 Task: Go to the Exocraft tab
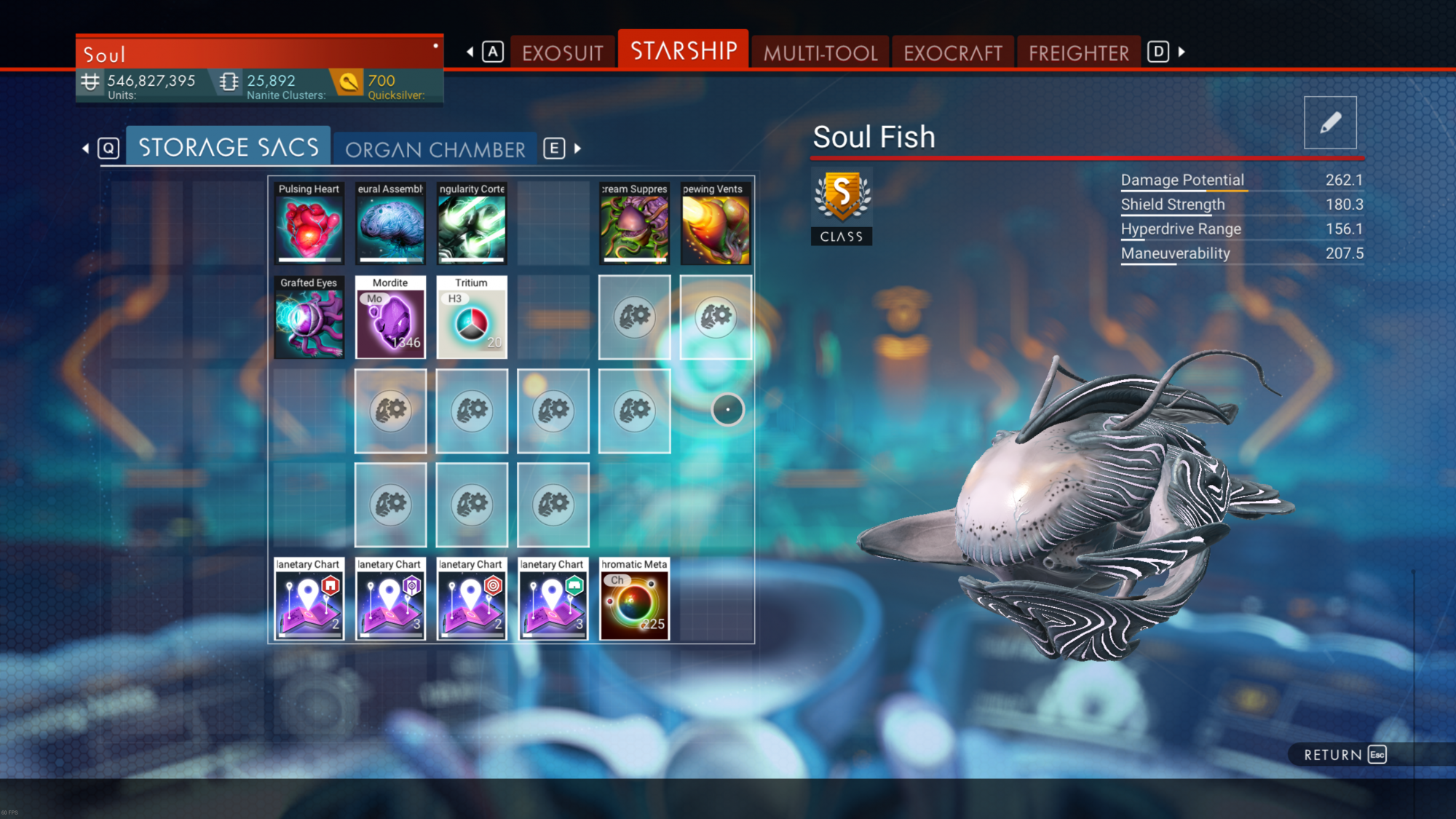952,52
